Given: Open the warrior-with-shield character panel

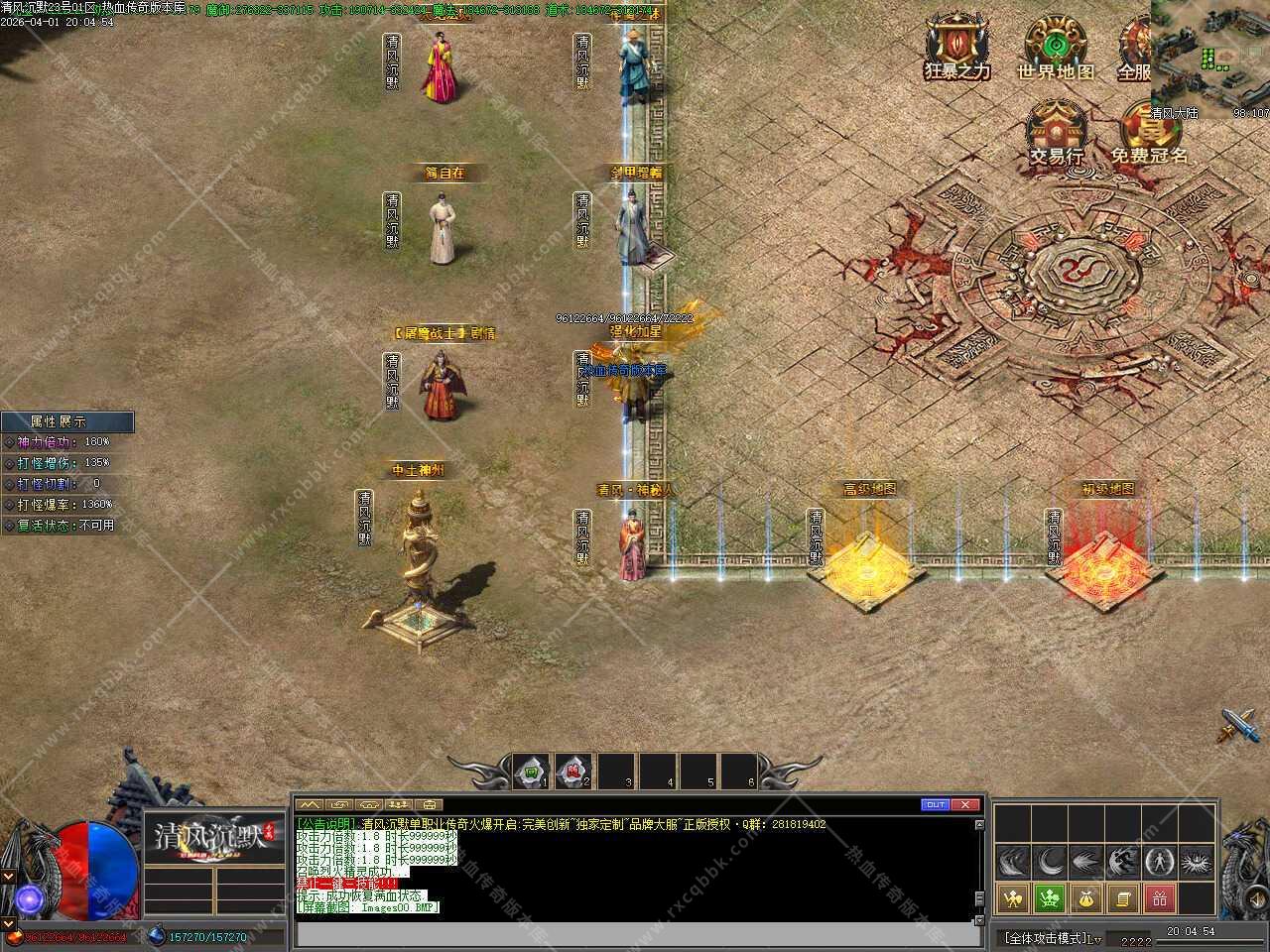Looking at the screenshot, I should click(1012, 898).
